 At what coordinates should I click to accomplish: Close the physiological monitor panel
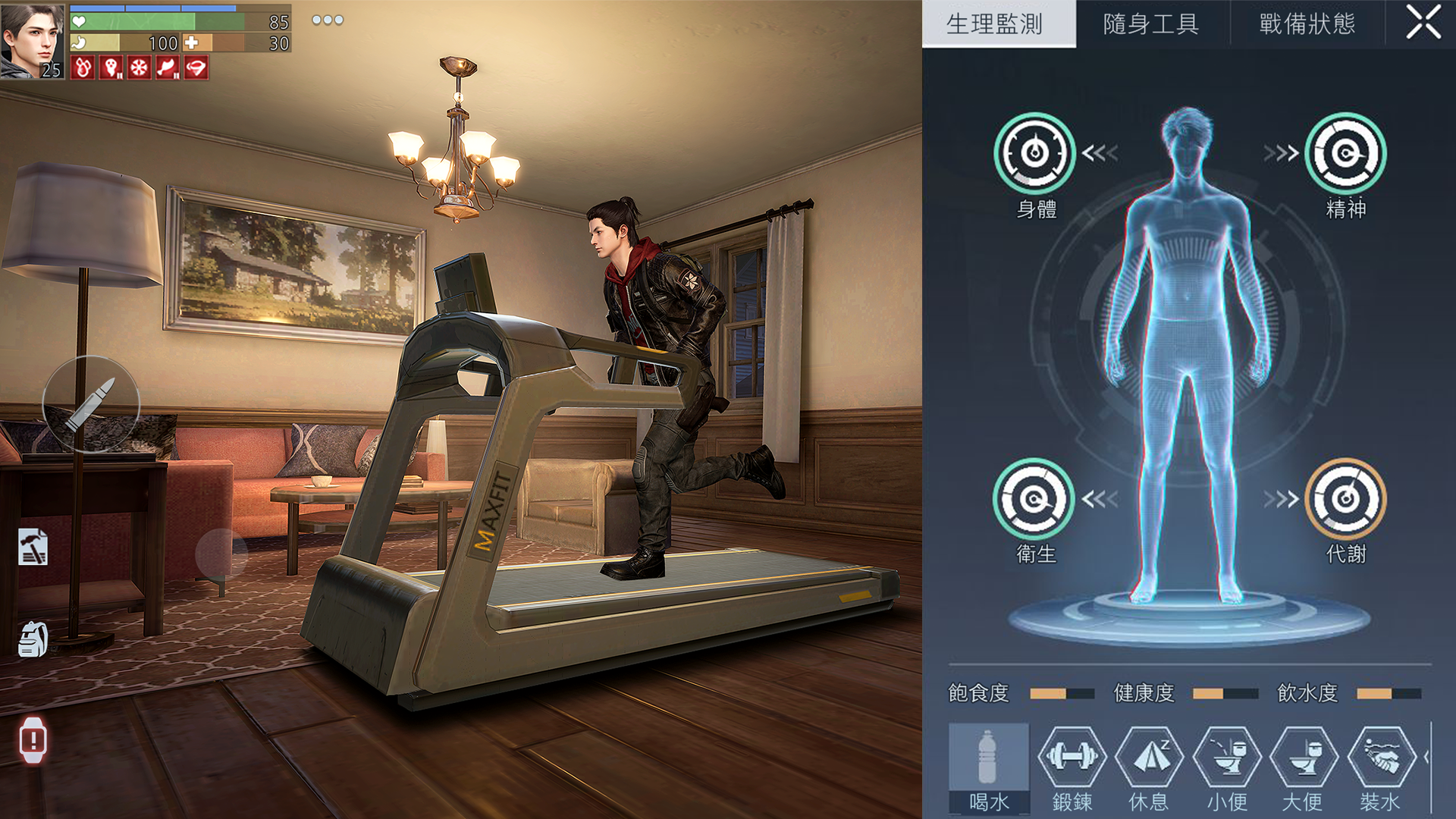pyautogui.click(x=1423, y=23)
